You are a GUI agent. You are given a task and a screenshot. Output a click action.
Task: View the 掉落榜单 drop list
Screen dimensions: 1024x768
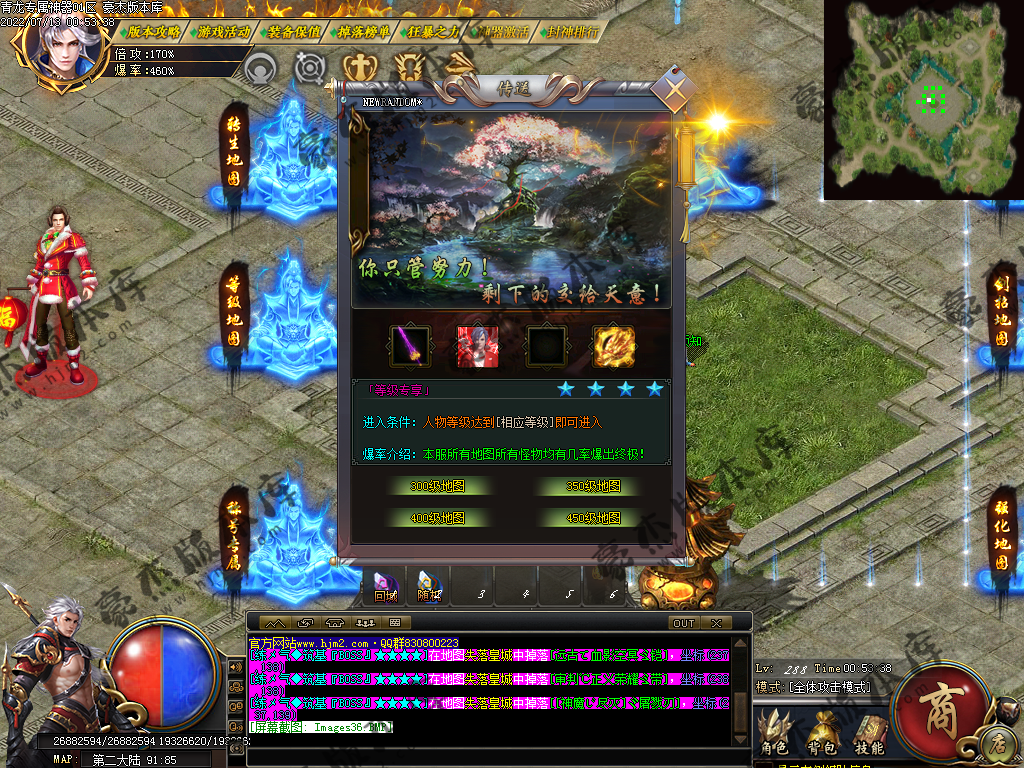[363, 31]
